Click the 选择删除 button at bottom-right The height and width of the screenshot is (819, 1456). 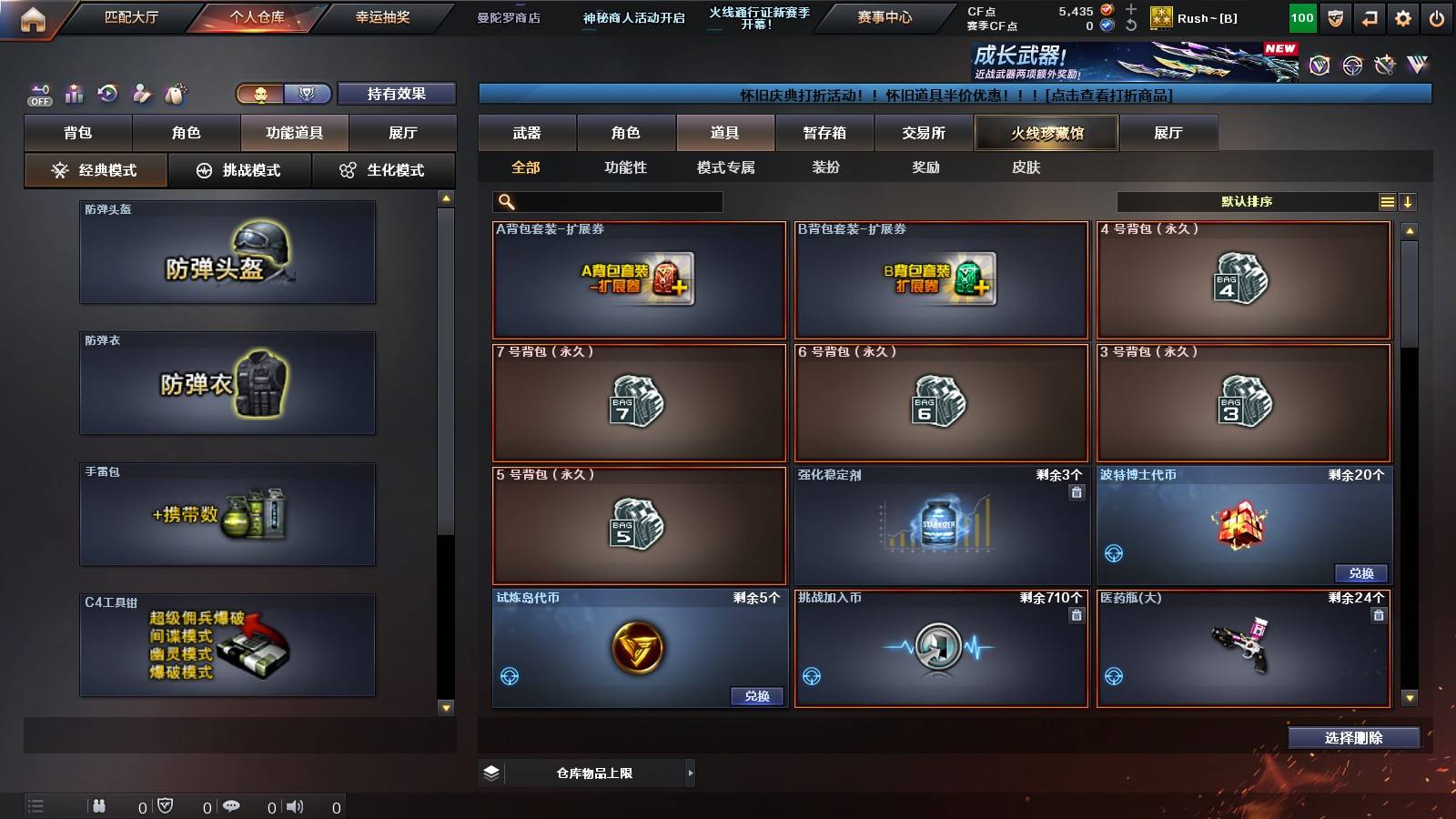(1353, 738)
